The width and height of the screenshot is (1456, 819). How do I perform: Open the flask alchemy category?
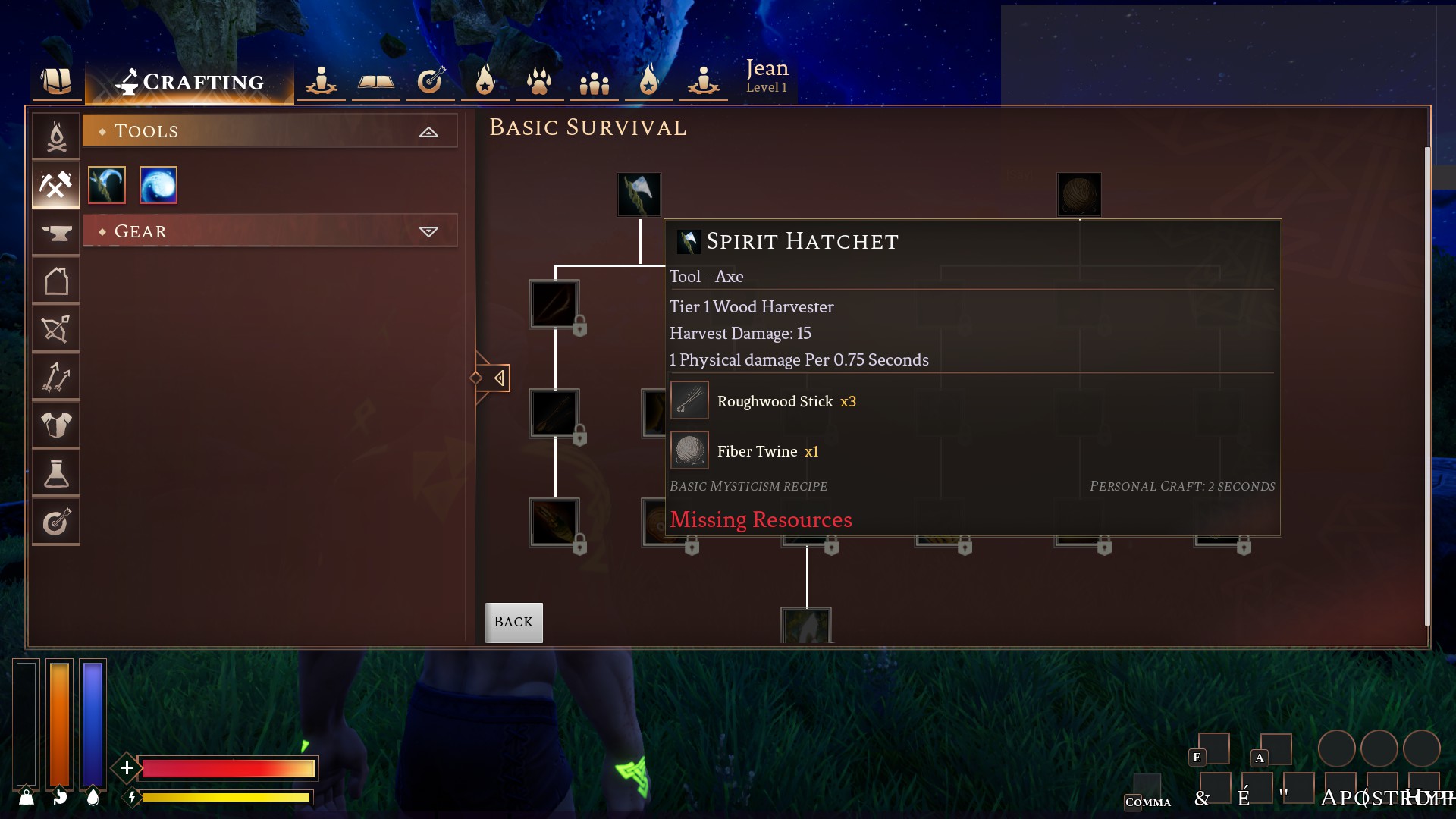pyautogui.click(x=56, y=473)
